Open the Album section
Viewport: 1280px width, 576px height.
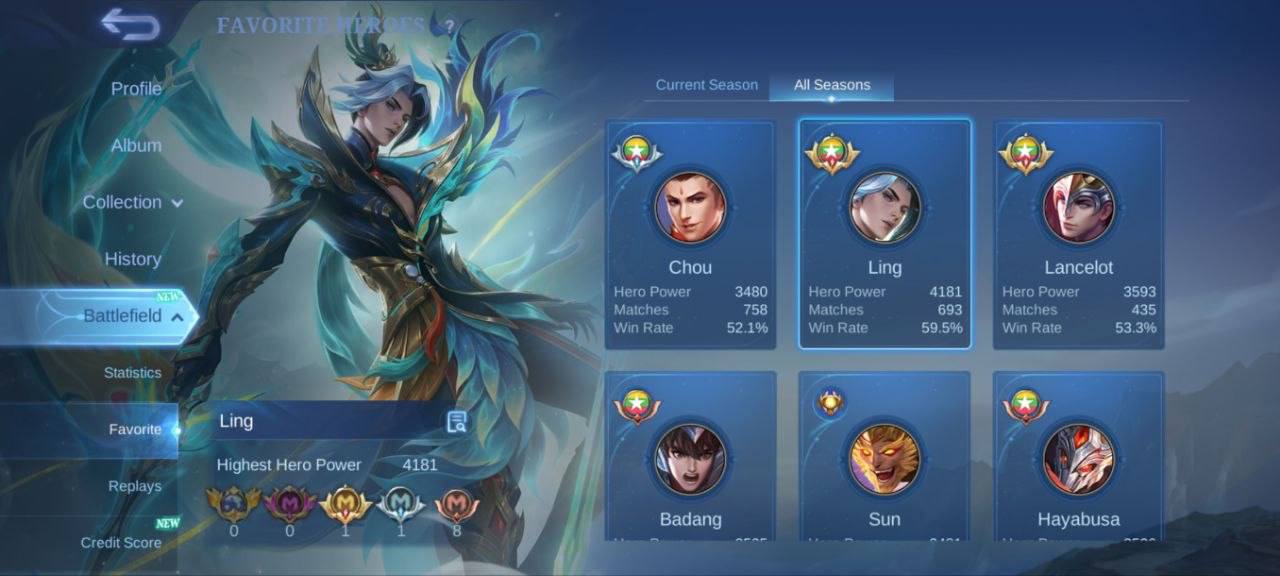(136, 145)
